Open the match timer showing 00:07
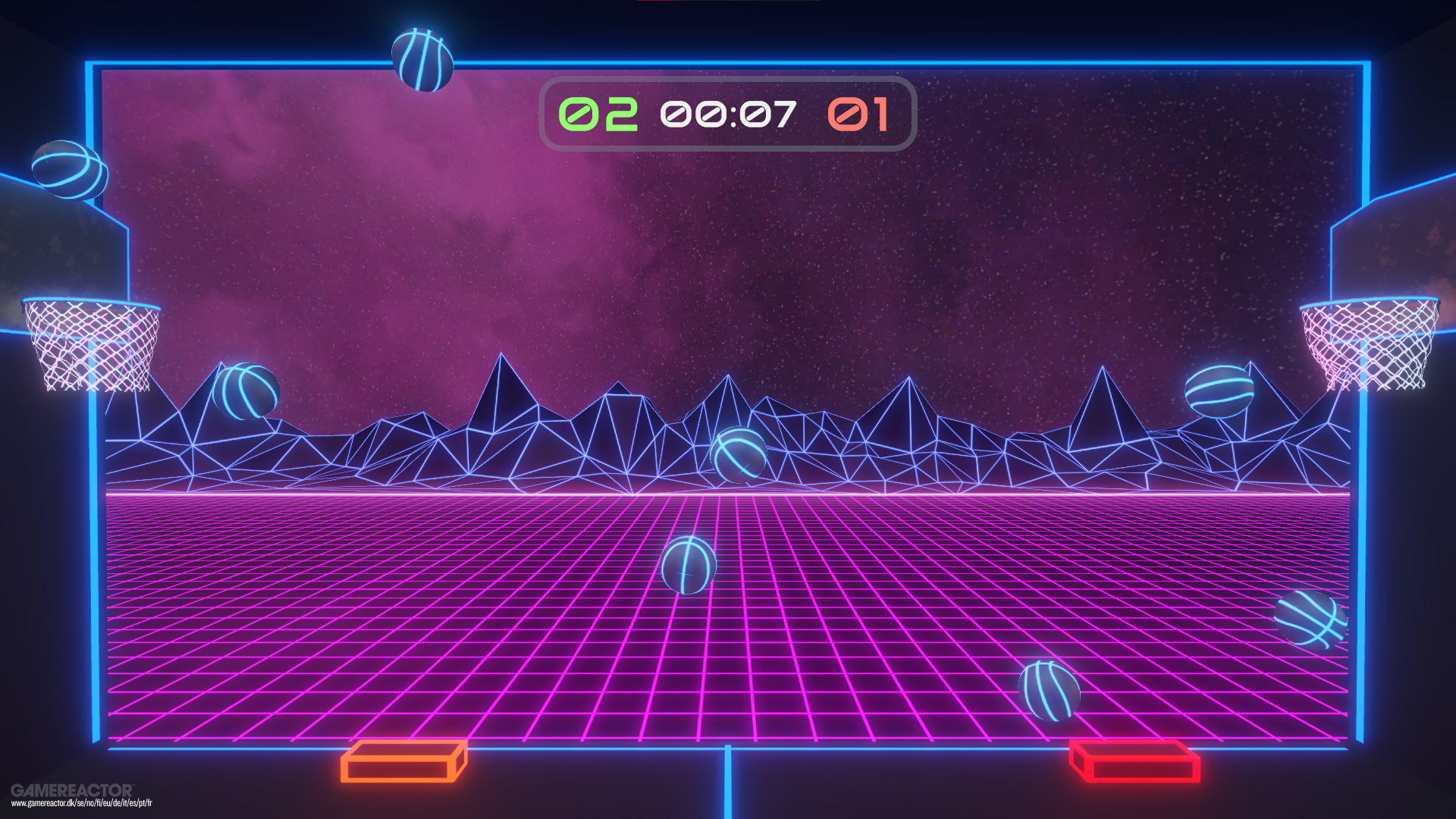This screenshot has height=819, width=1456. pos(729,114)
